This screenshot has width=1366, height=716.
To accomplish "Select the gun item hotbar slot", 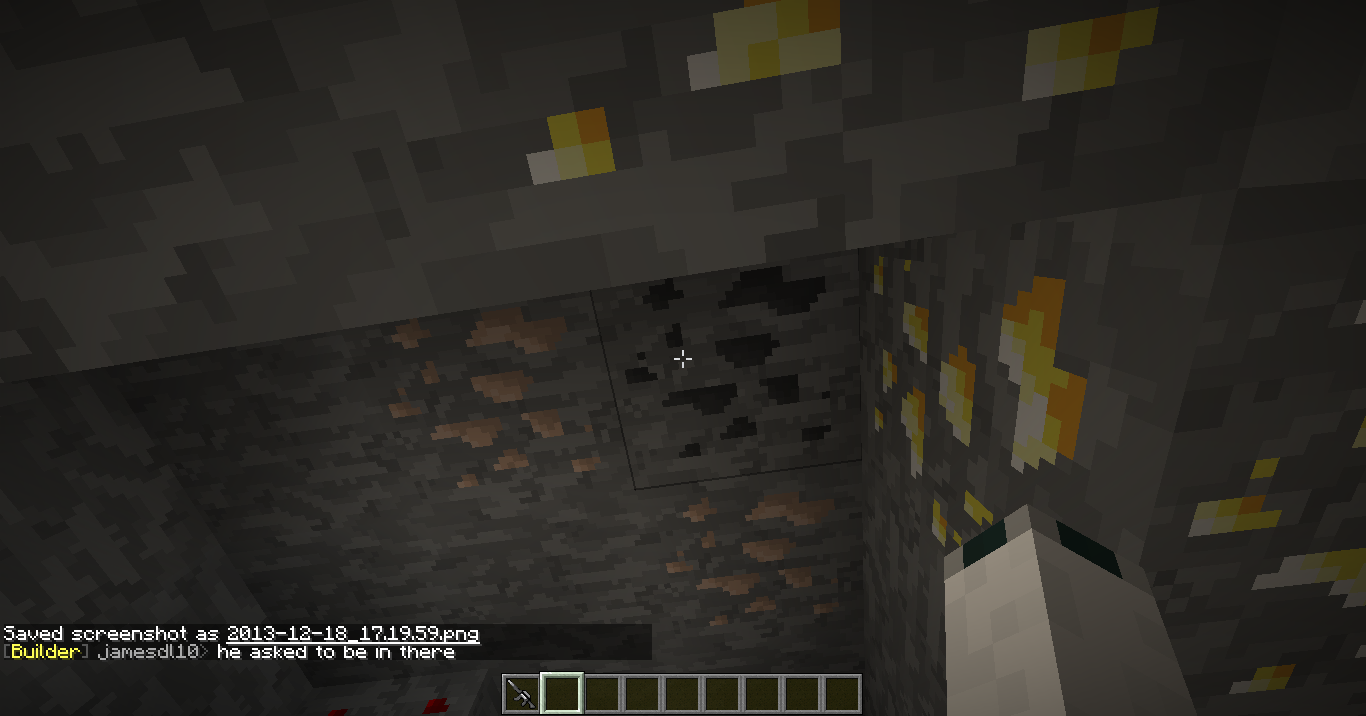I will (x=521, y=694).
